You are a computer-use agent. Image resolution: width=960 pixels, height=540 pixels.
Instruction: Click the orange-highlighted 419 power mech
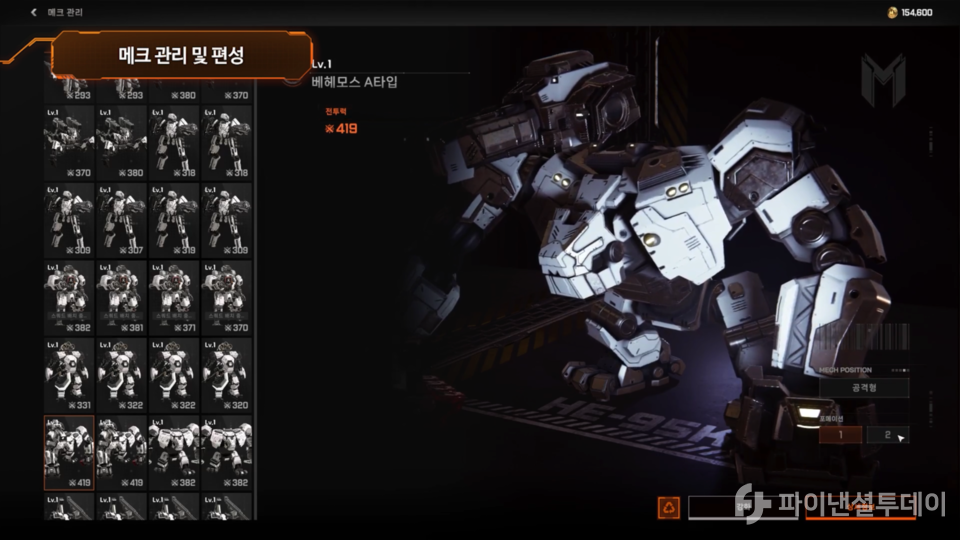[69, 453]
